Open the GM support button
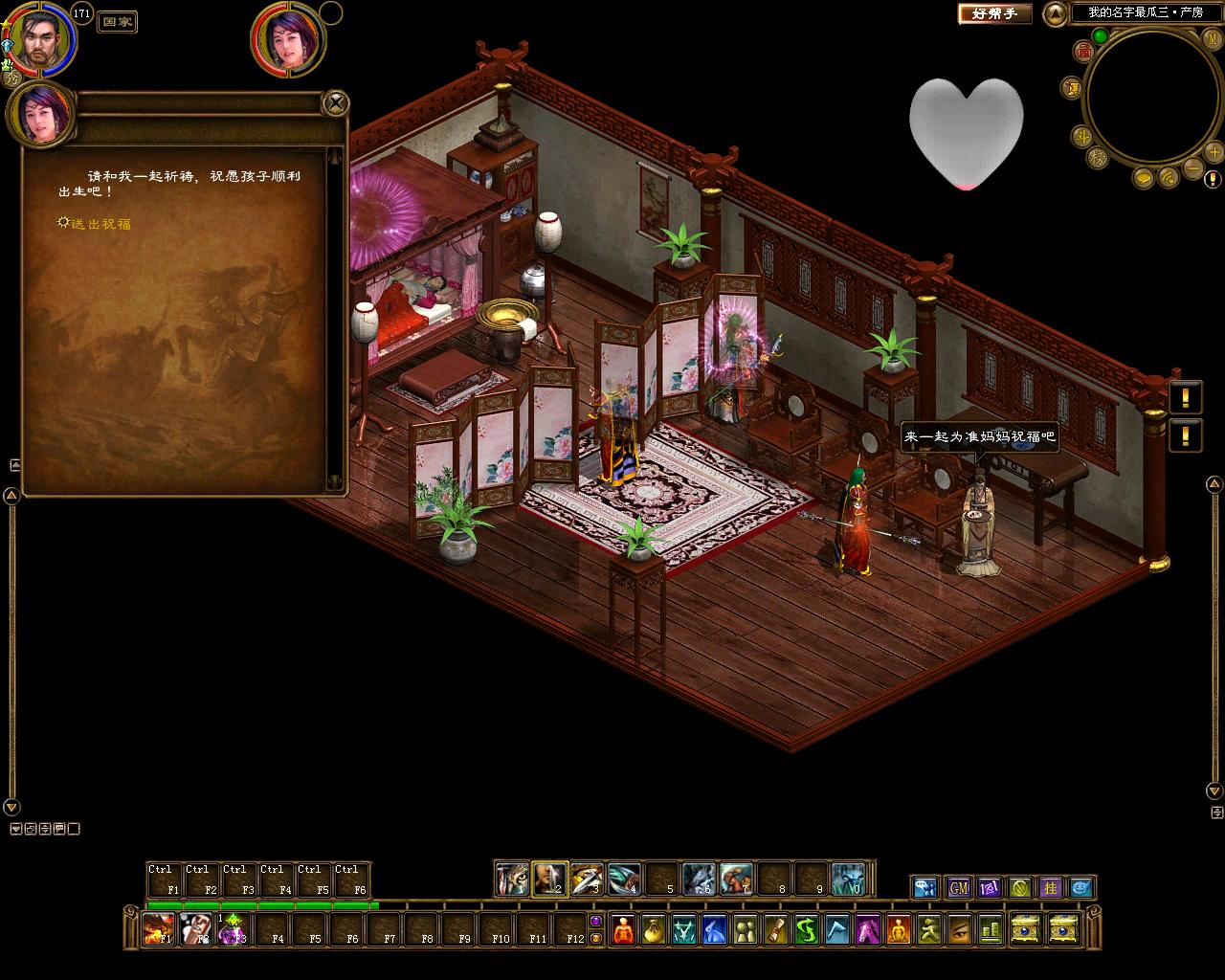Screen dimensions: 1225x980 (x=959, y=888)
